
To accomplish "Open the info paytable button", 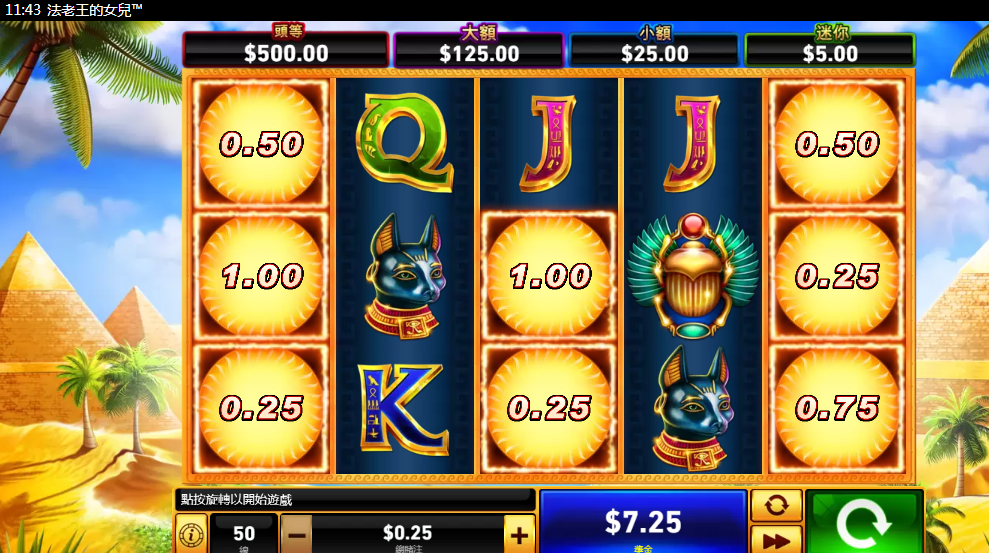I will [x=190, y=534].
